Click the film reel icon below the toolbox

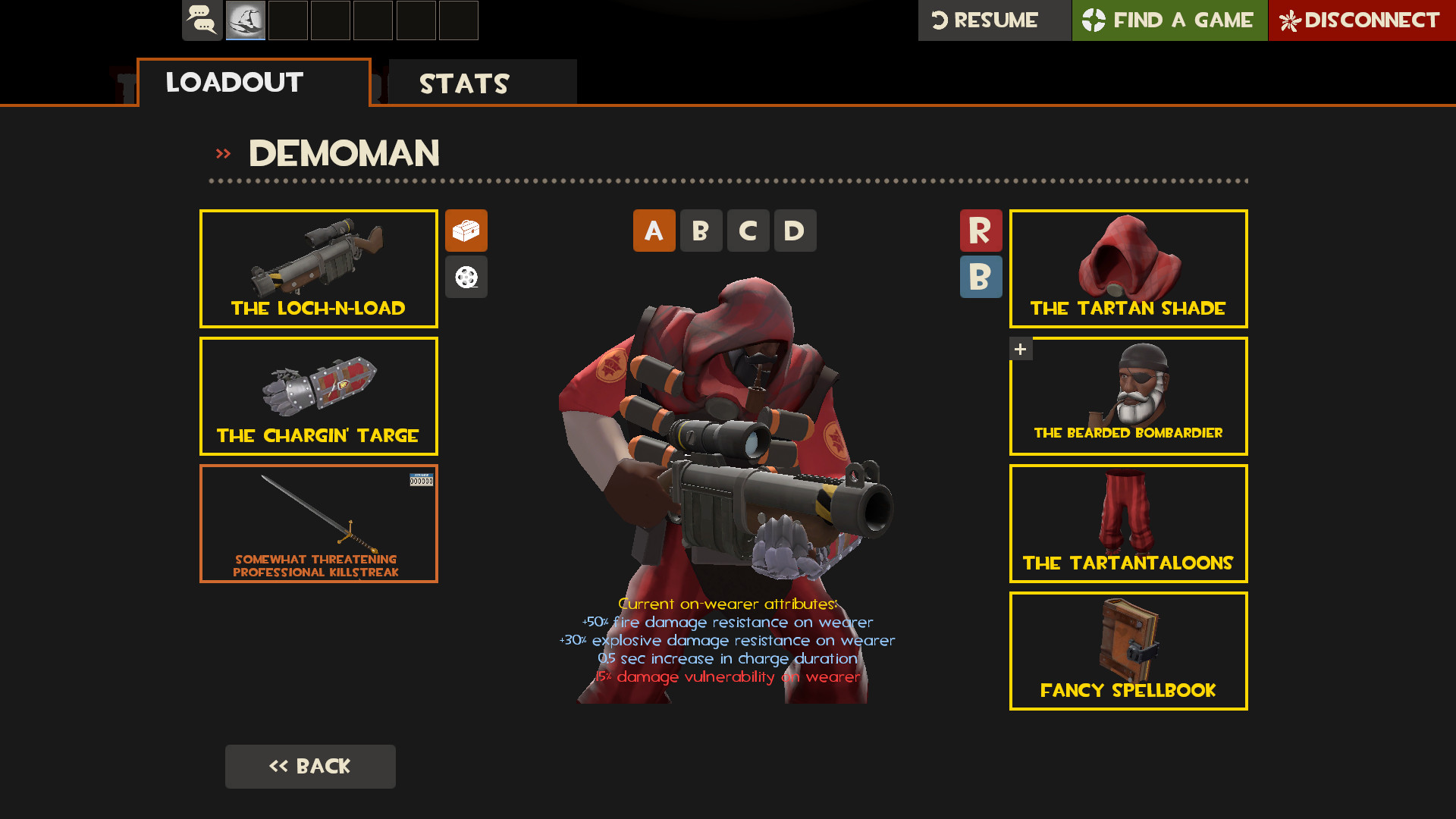[x=466, y=277]
